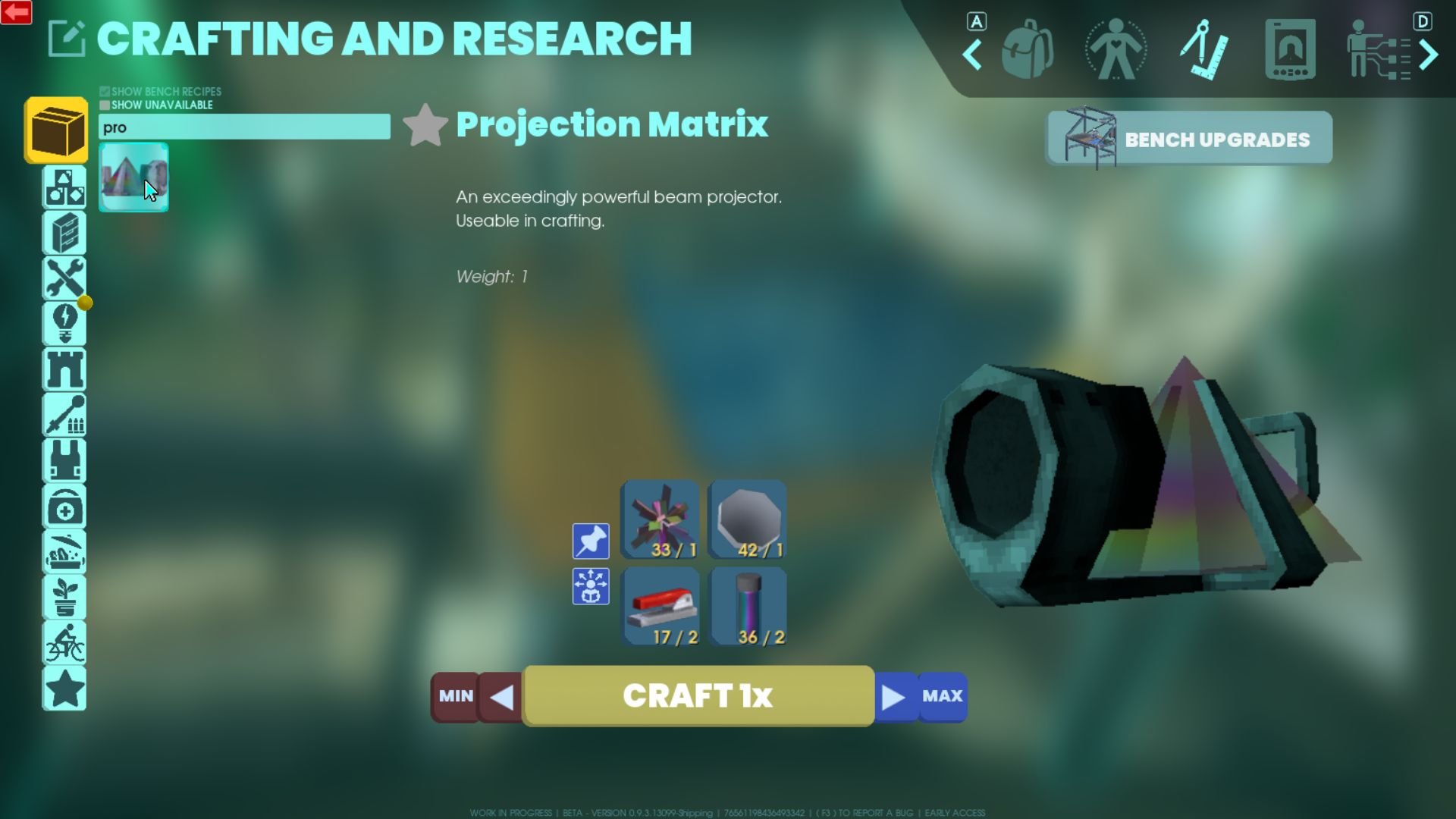
Task: Open the character status tab
Action: [1115, 50]
